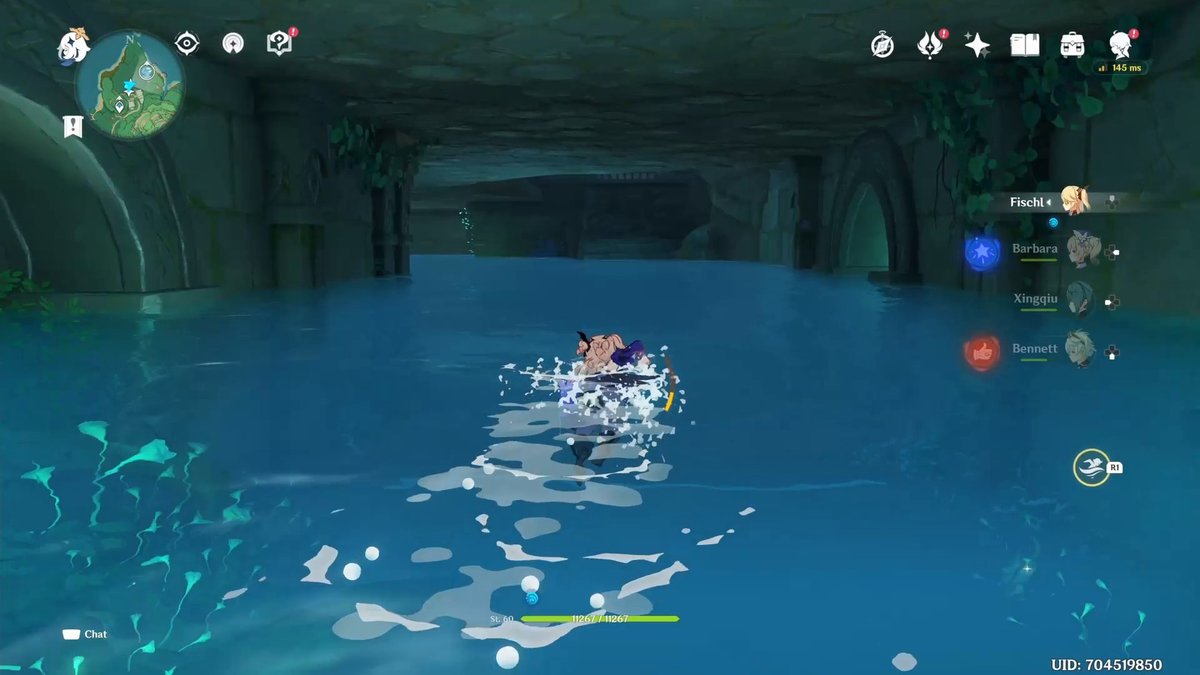Click the circular signal beacon icon
1200x675 pixels.
point(234,43)
